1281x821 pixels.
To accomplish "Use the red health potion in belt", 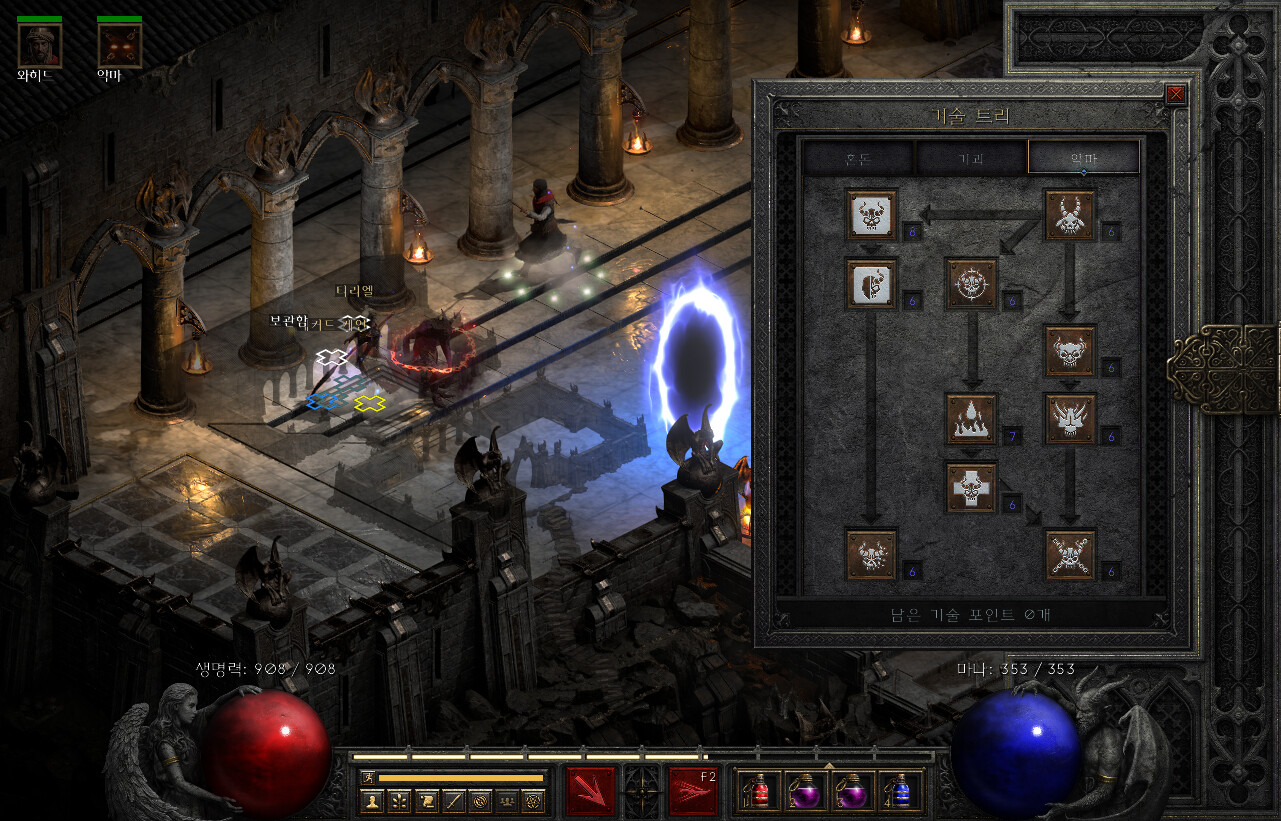I will click(x=759, y=791).
